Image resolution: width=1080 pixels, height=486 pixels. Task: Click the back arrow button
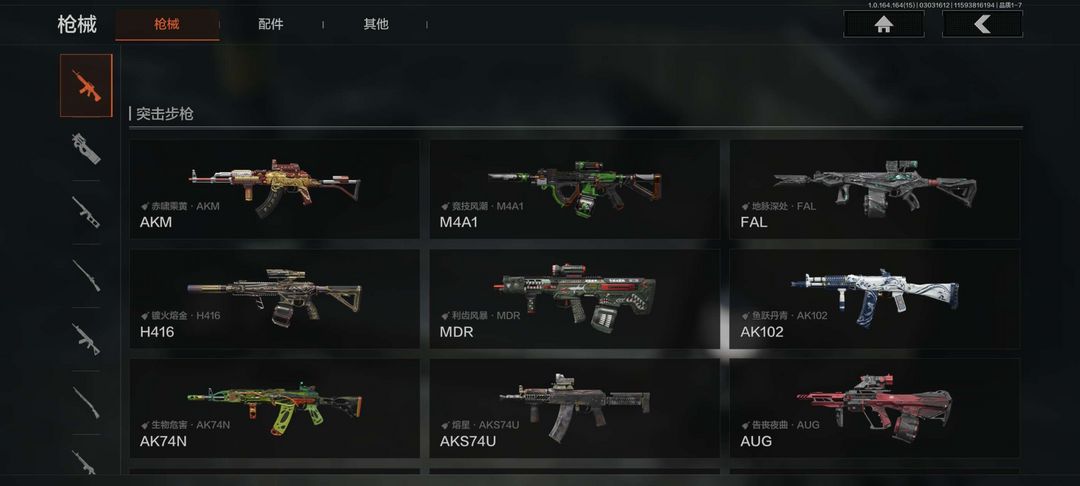point(982,24)
